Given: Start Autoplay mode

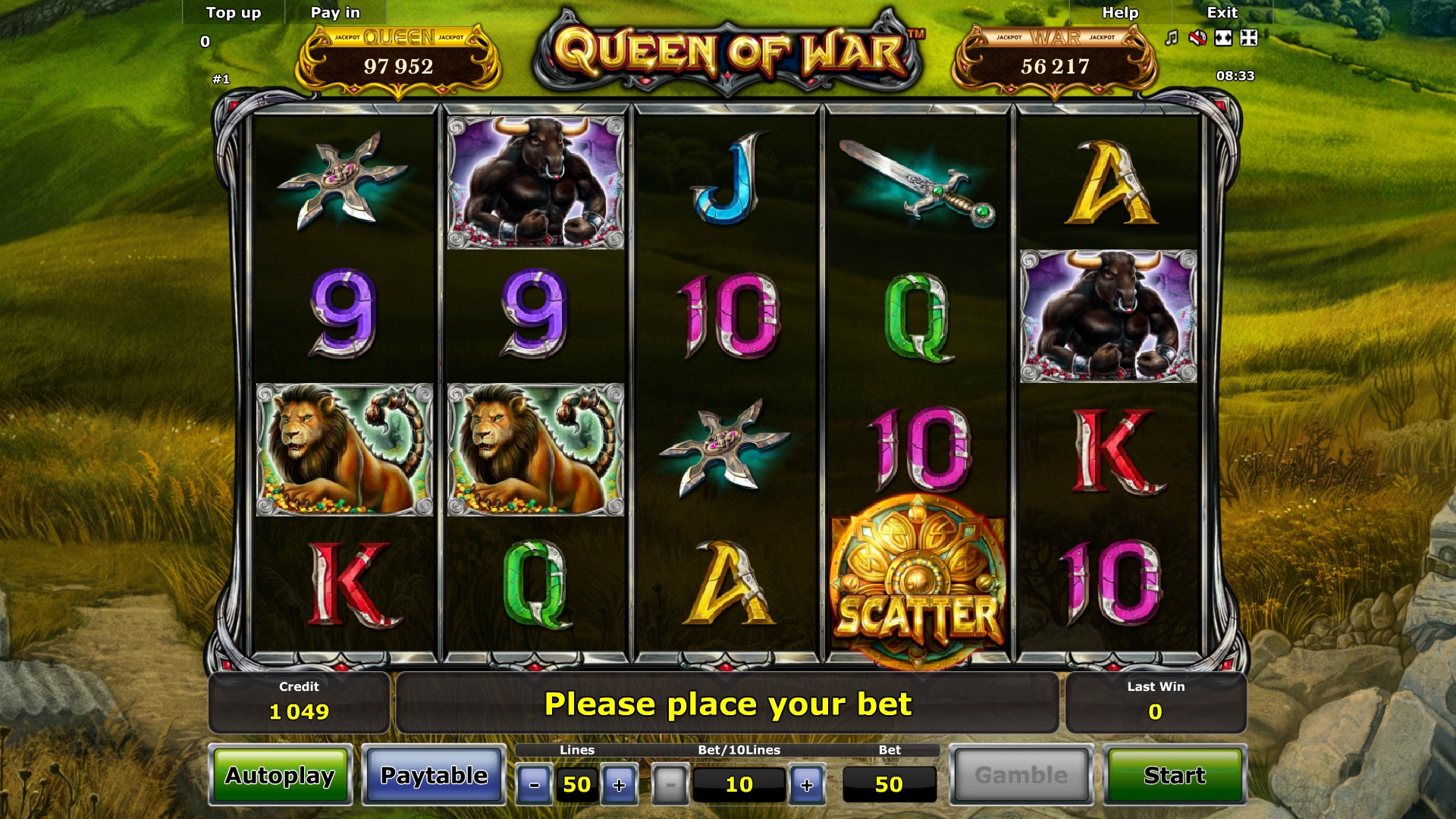Looking at the screenshot, I should click(x=281, y=775).
